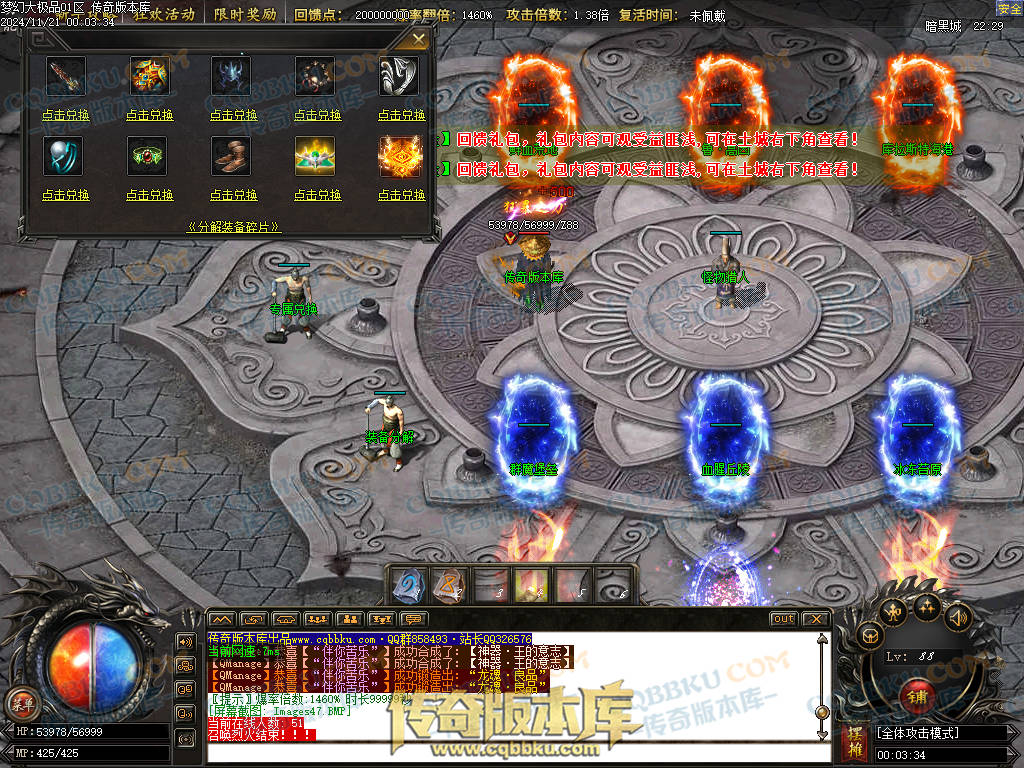The height and width of the screenshot is (768, 1024).
Task: Open the 限时奖励 timed rewards menu
Action: point(245,15)
